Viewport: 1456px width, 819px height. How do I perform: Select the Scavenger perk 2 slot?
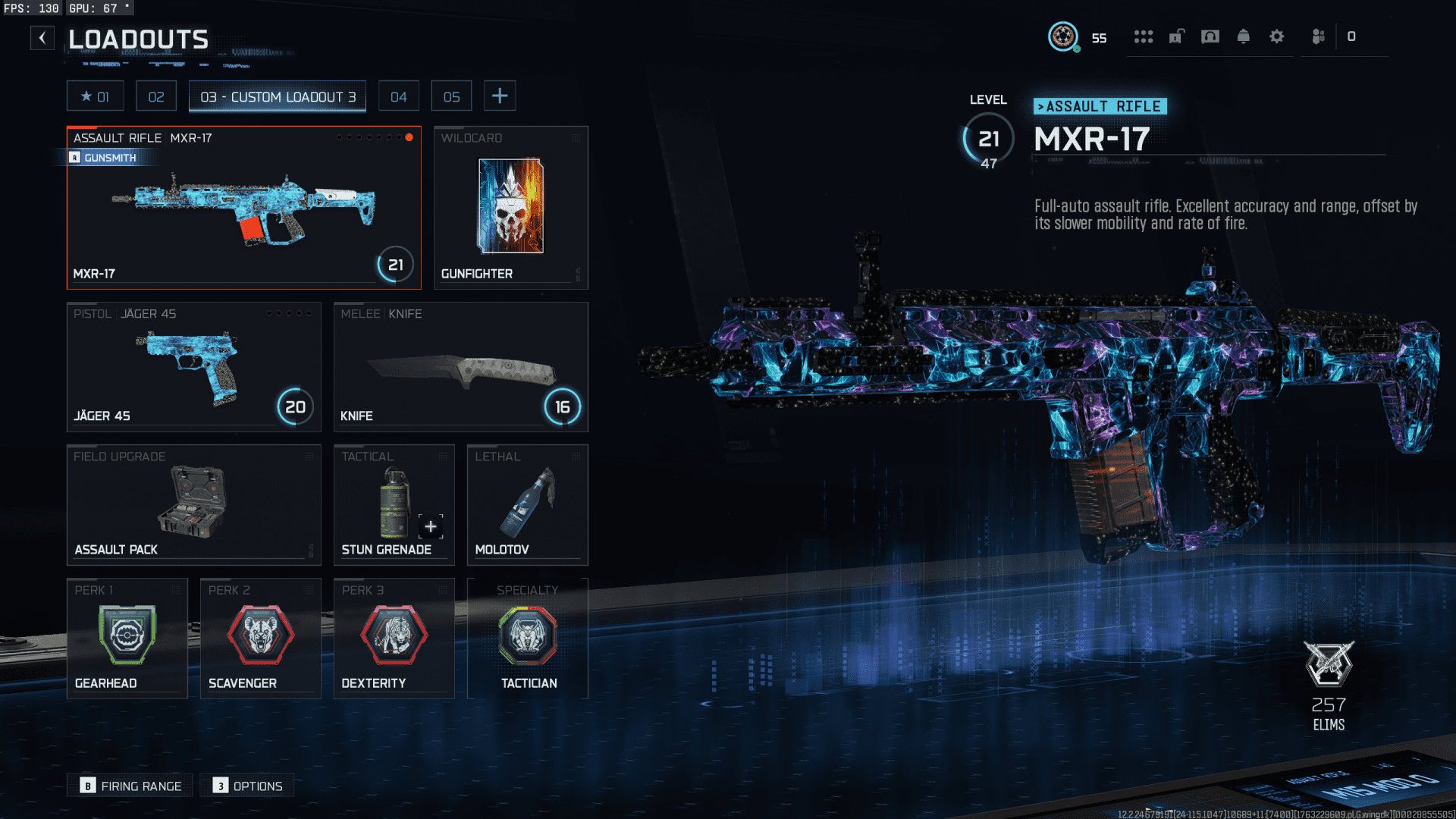[x=260, y=639]
